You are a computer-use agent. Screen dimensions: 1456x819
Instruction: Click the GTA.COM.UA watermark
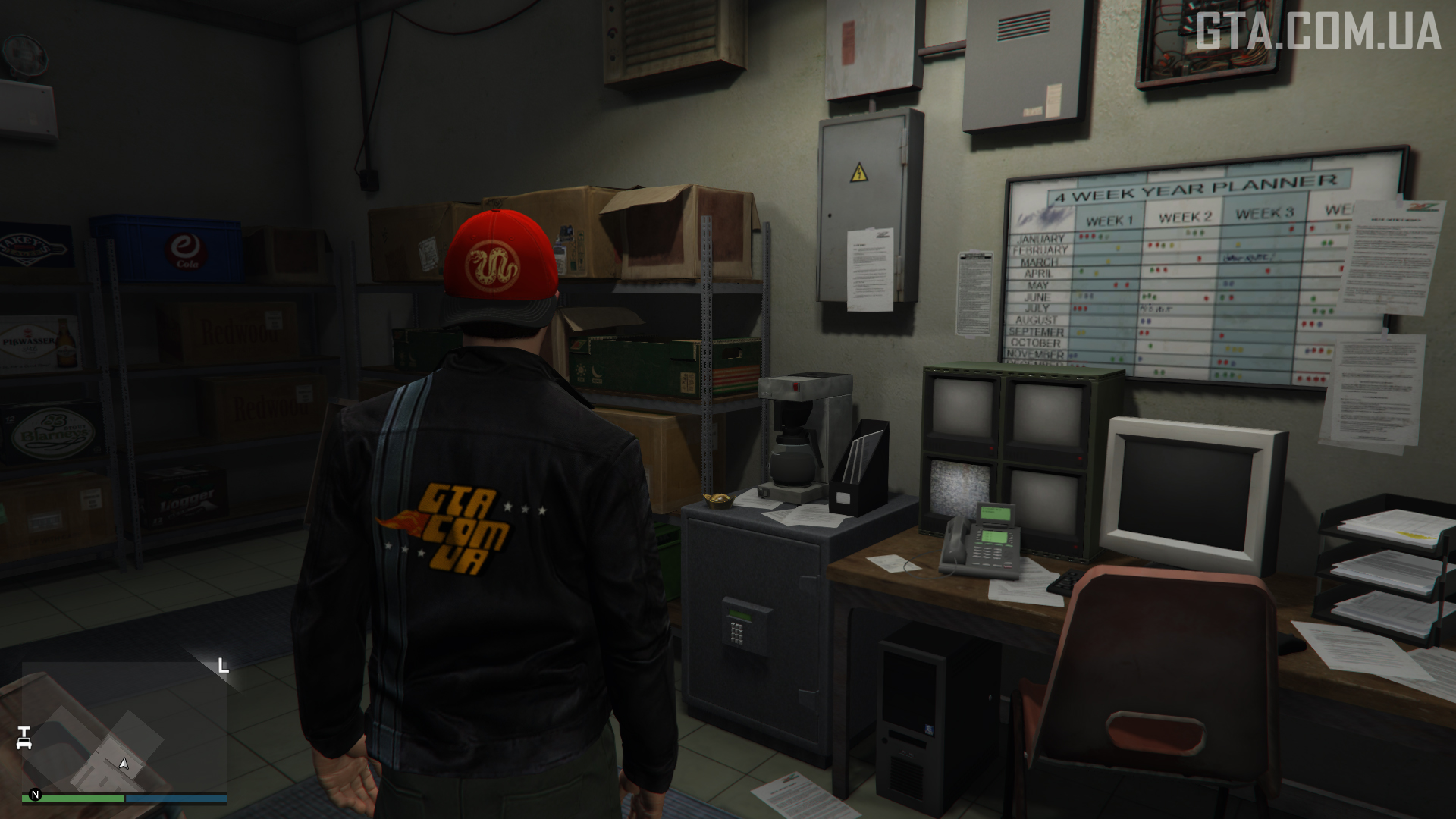pyautogui.click(x=1318, y=32)
